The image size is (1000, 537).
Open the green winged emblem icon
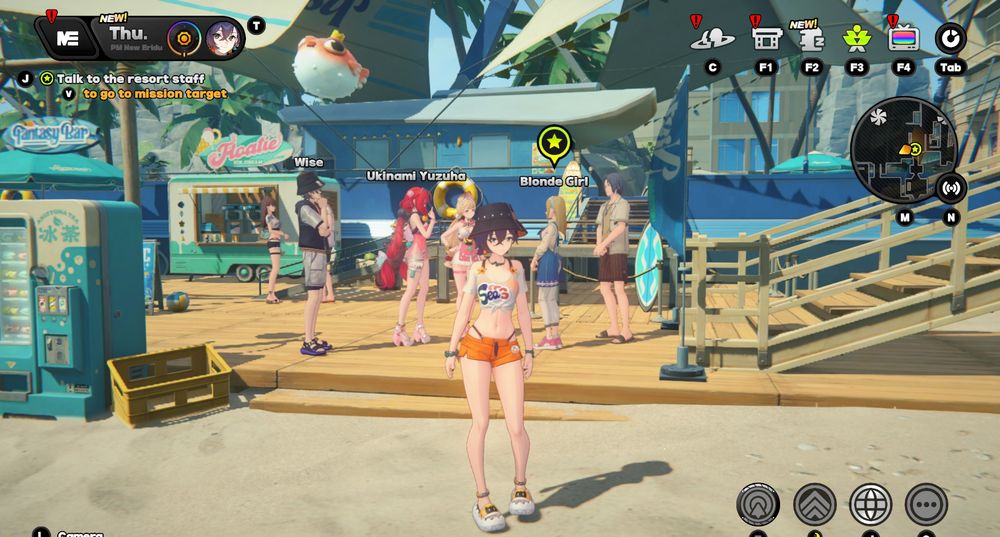pyautogui.click(x=856, y=39)
